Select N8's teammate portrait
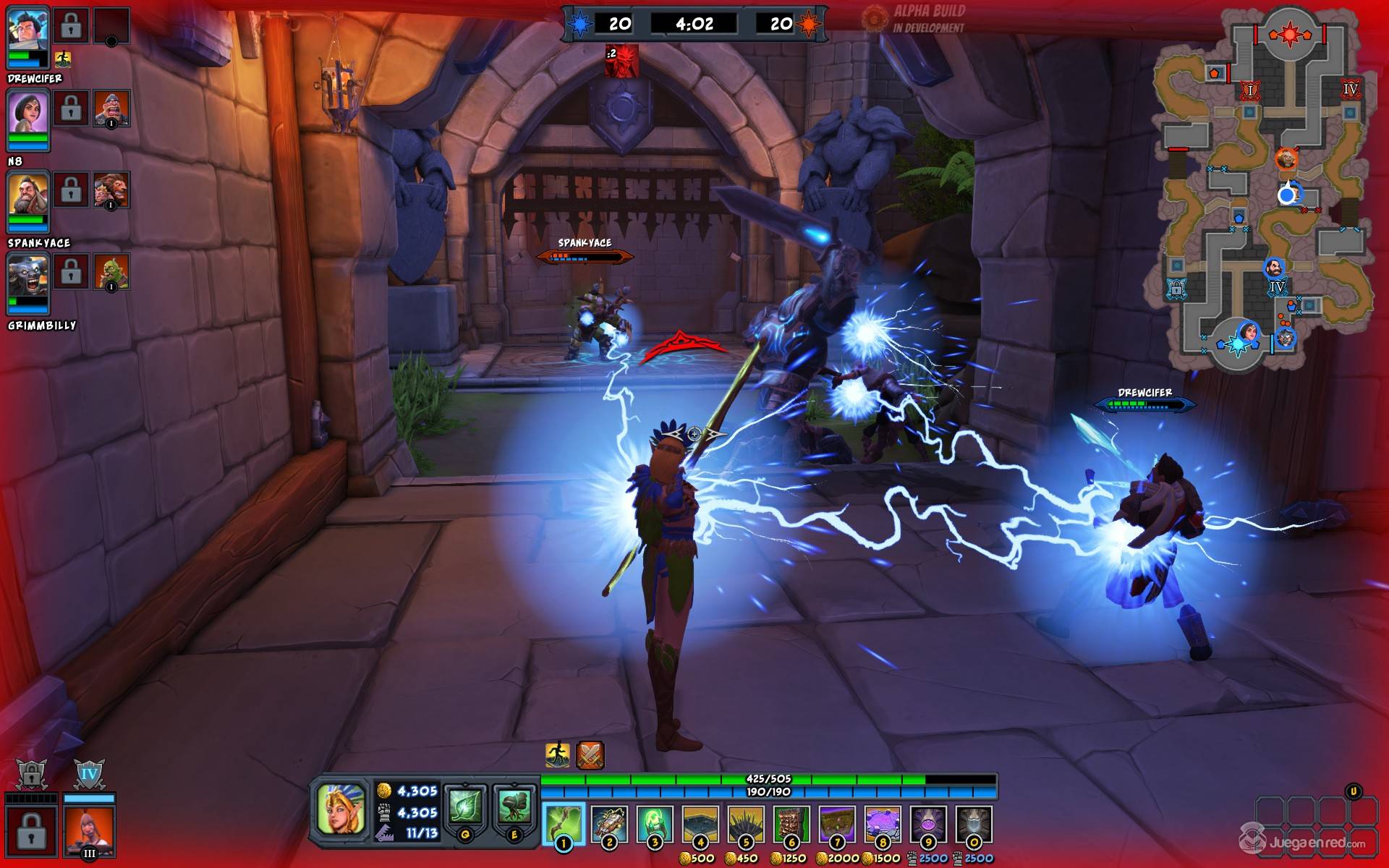This screenshot has width=1389, height=868. (28, 113)
